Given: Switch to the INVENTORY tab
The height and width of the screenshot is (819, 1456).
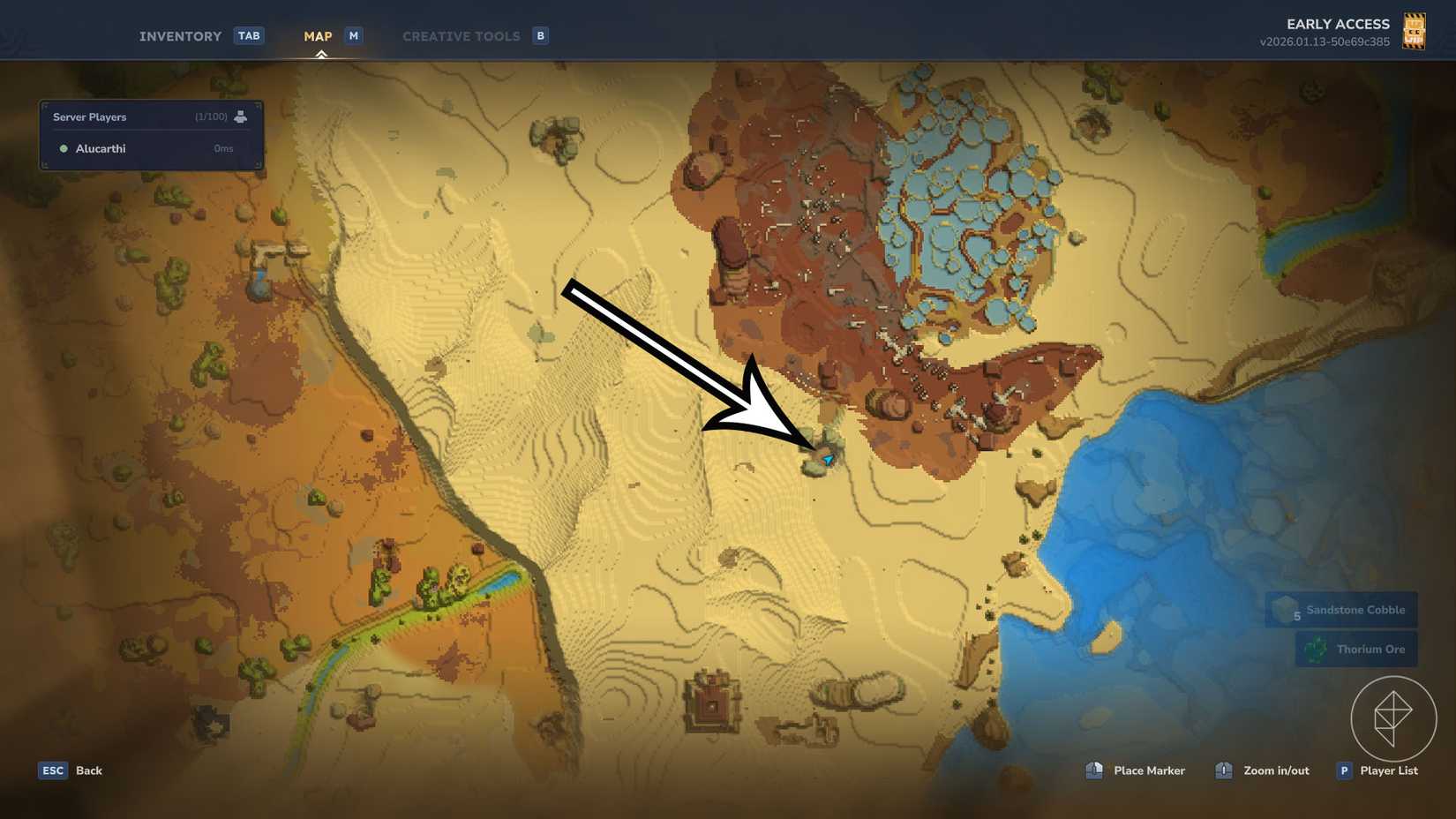Looking at the screenshot, I should [179, 35].
